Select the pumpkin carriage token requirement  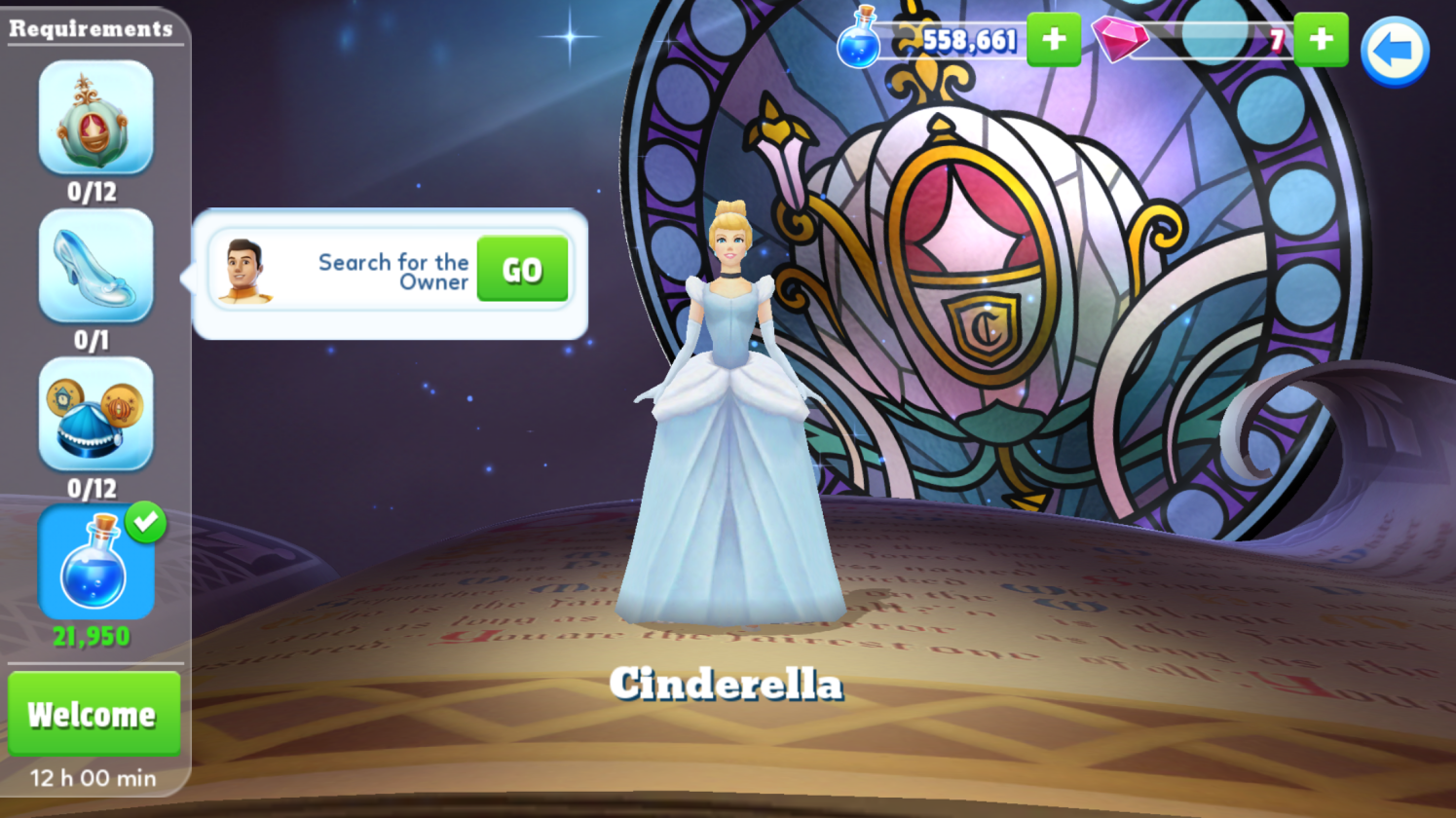(x=95, y=117)
